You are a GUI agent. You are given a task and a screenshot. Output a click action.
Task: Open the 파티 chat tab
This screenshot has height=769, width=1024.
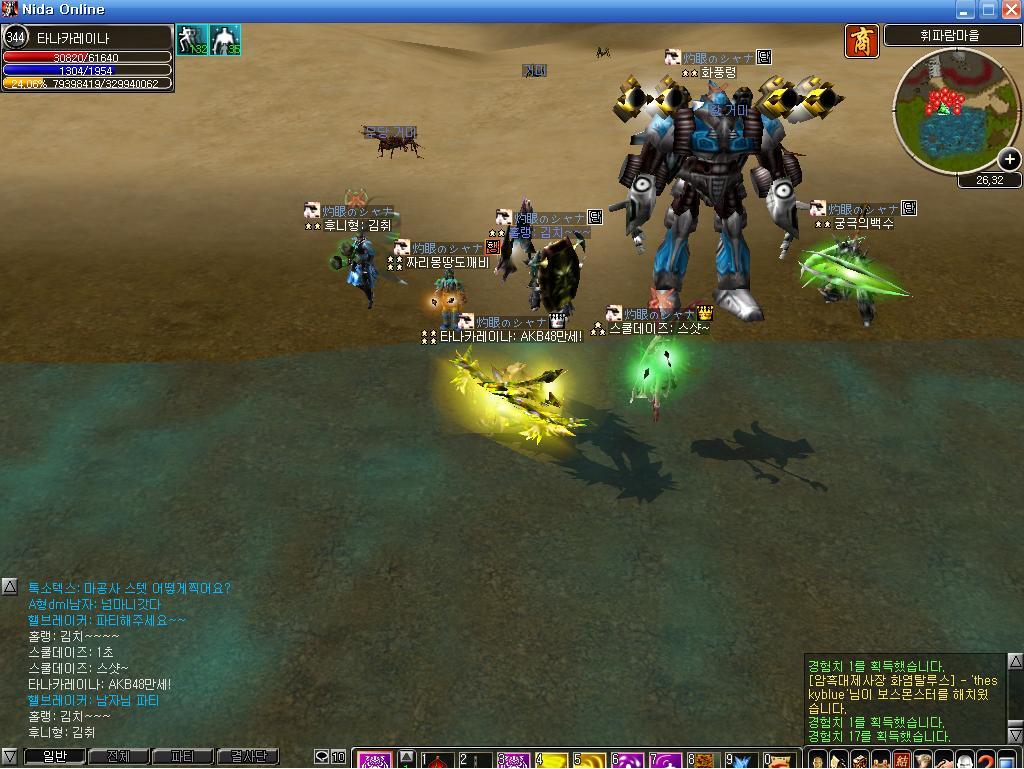182,757
